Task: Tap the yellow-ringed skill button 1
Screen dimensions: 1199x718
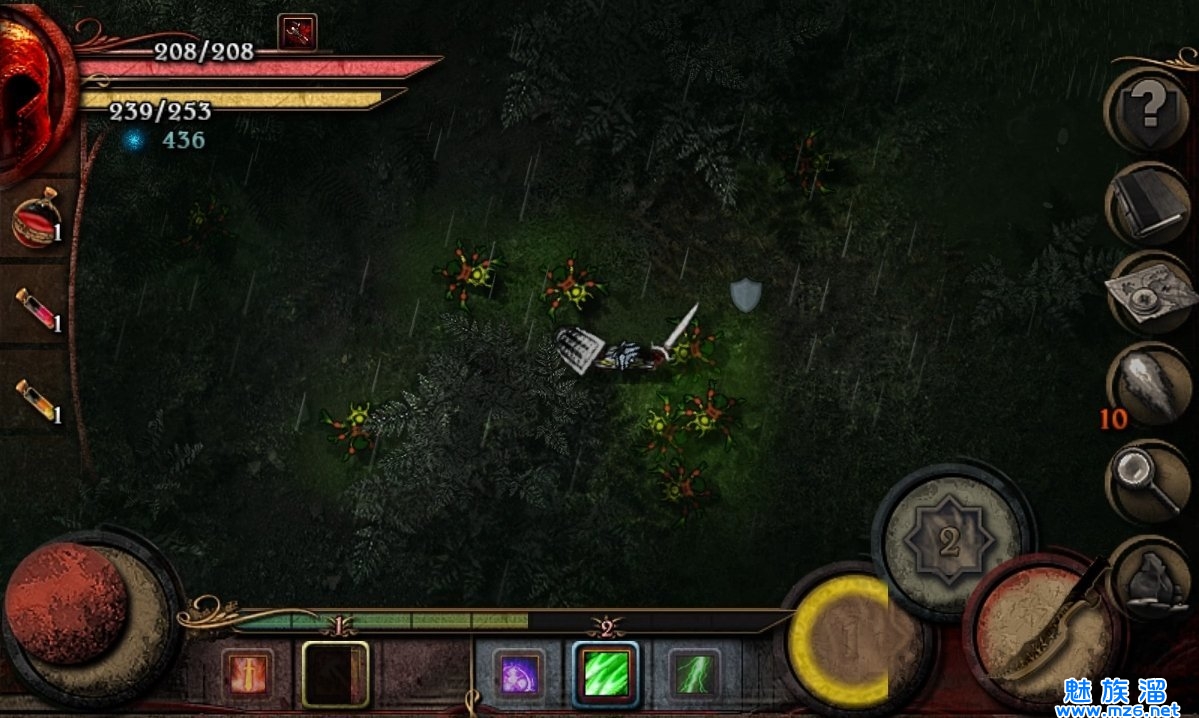Action: pyautogui.click(x=842, y=642)
